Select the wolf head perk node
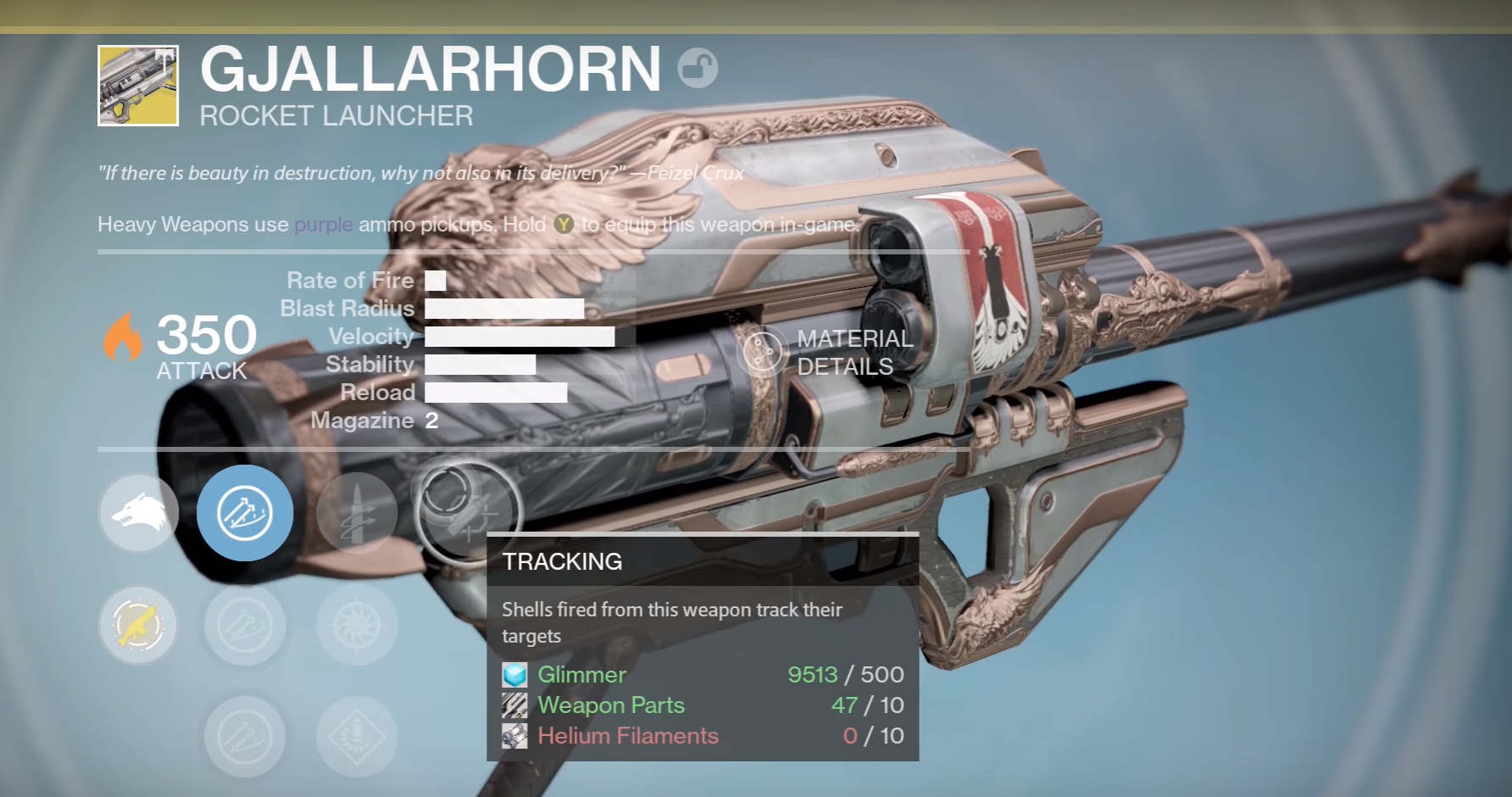This screenshot has height=797, width=1512. 138,513
